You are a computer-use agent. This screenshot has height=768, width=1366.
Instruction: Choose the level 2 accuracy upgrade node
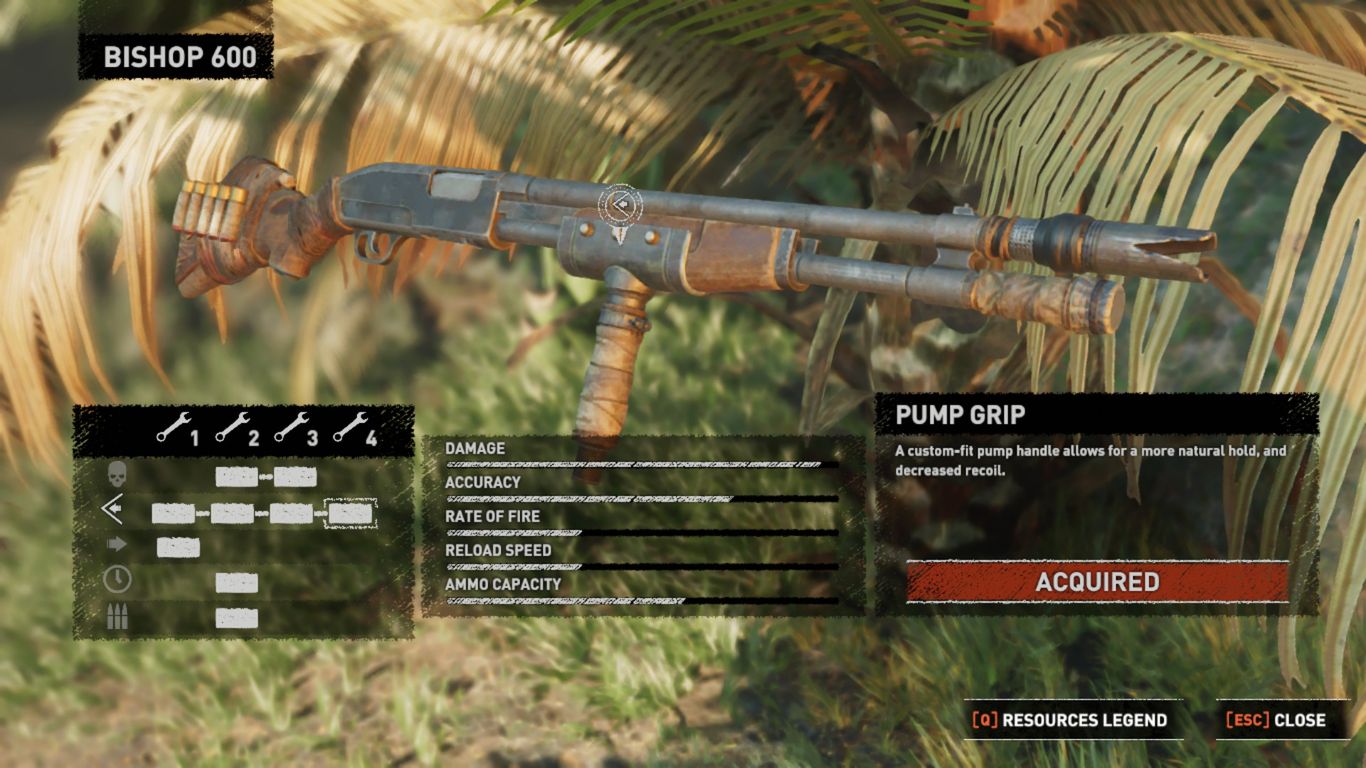click(x=232, y=514)
